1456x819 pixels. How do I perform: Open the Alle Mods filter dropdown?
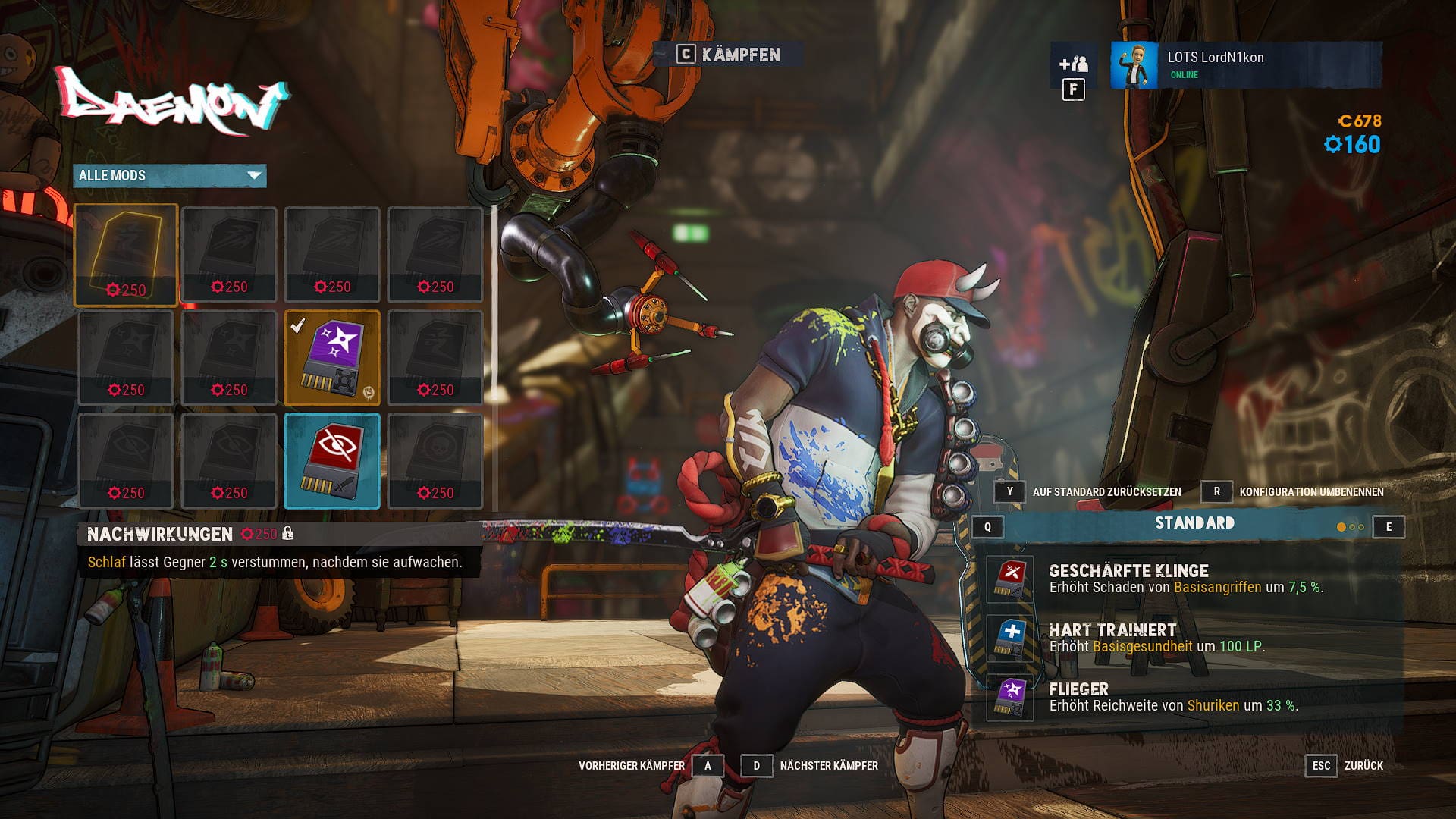coord(170,176)
